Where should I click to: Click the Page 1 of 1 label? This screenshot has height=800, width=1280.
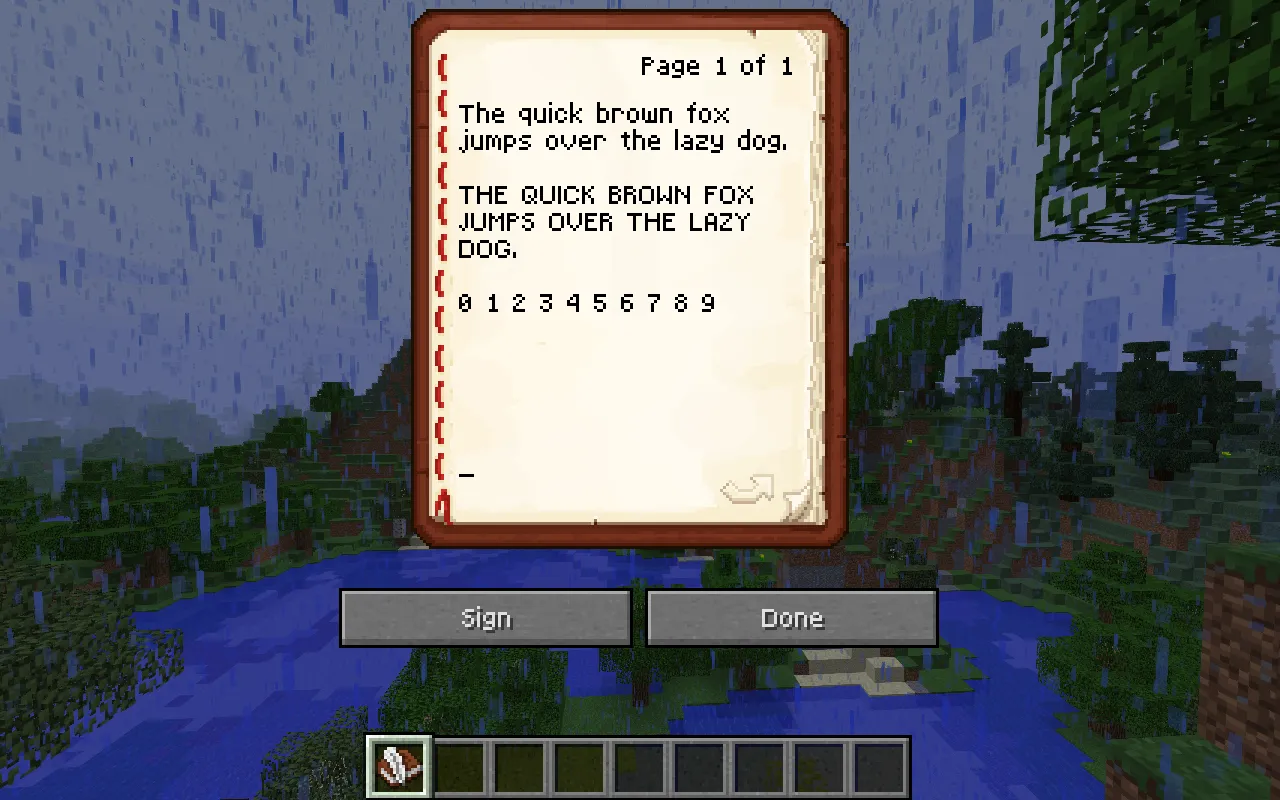(716, 66)
